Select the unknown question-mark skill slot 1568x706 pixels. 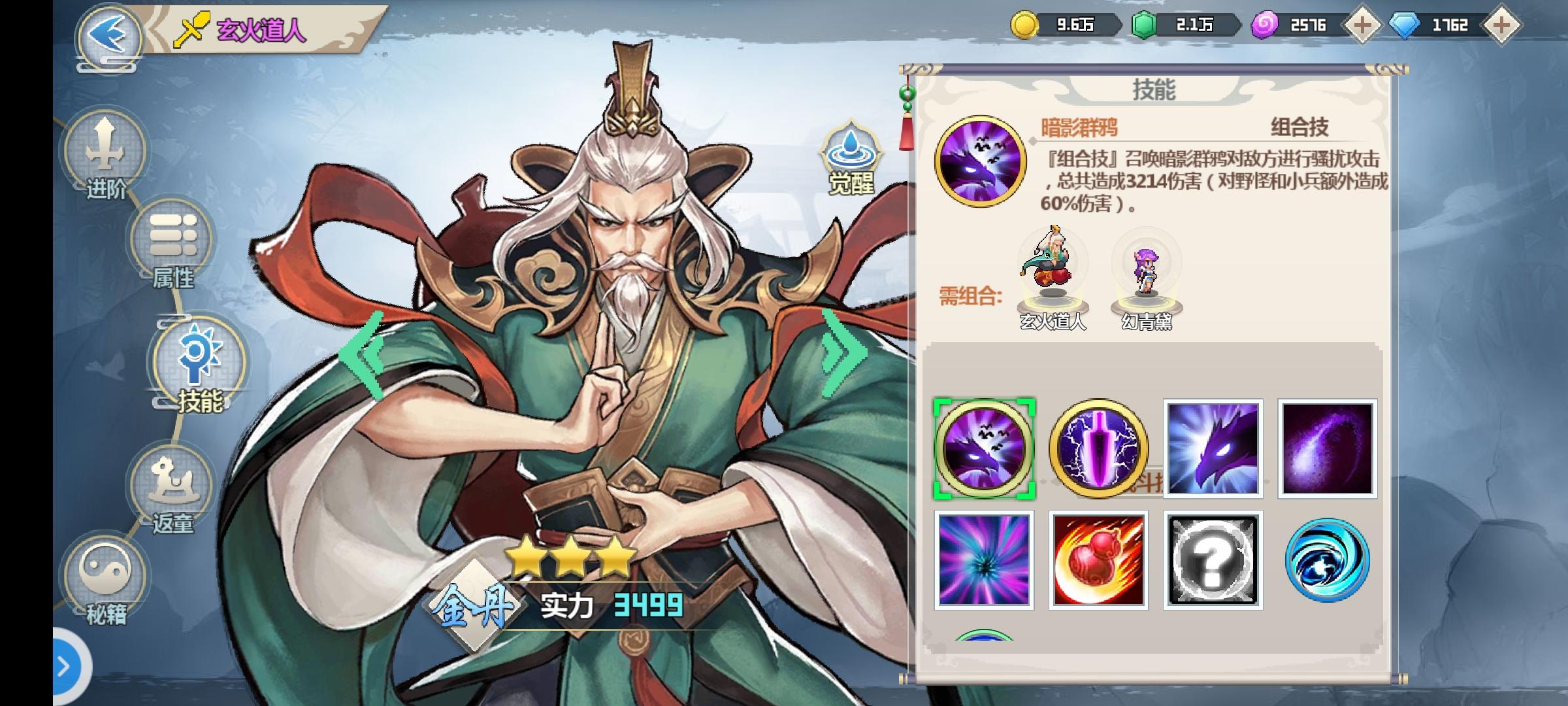pyautogui.click(x=1213, y=562)
